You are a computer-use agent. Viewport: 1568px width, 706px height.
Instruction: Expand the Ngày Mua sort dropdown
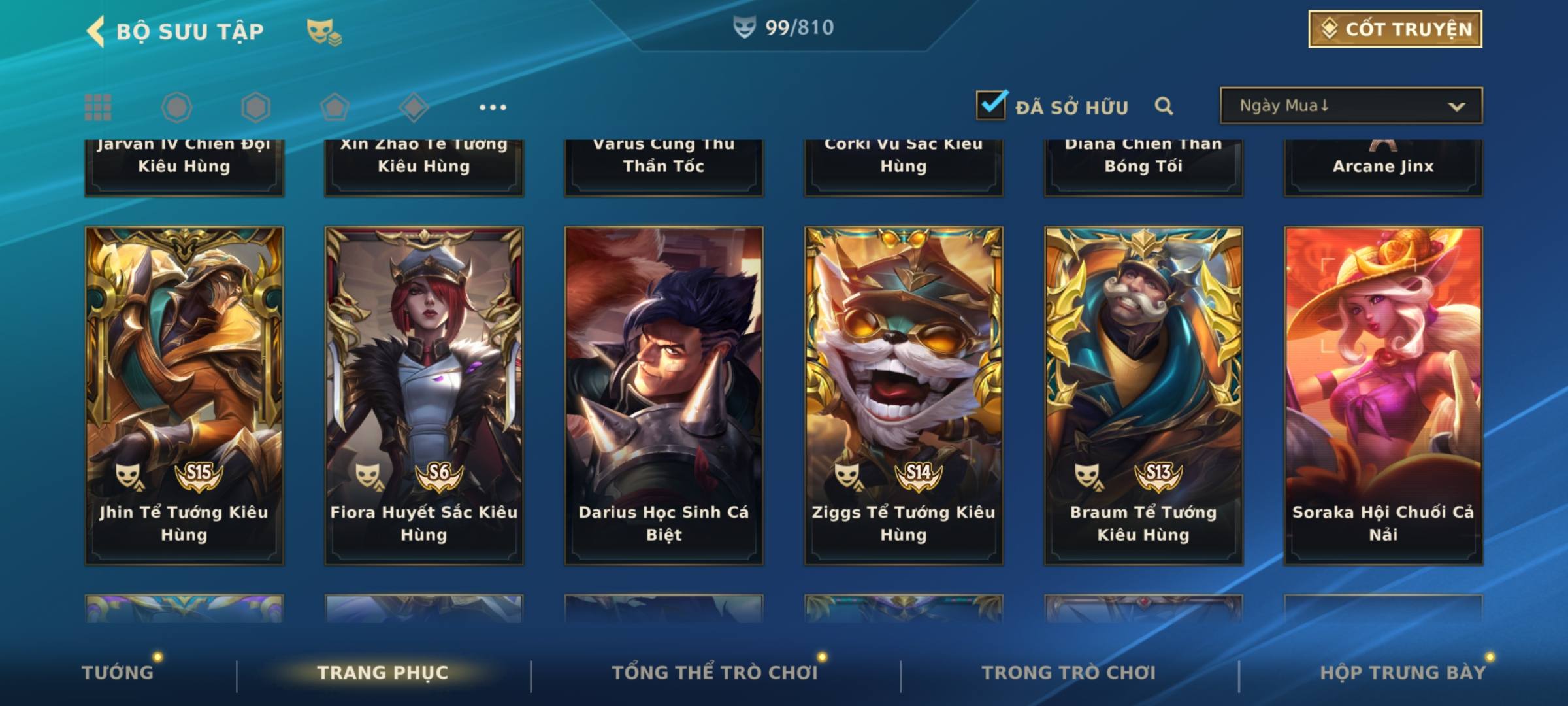pos(1350,106)
